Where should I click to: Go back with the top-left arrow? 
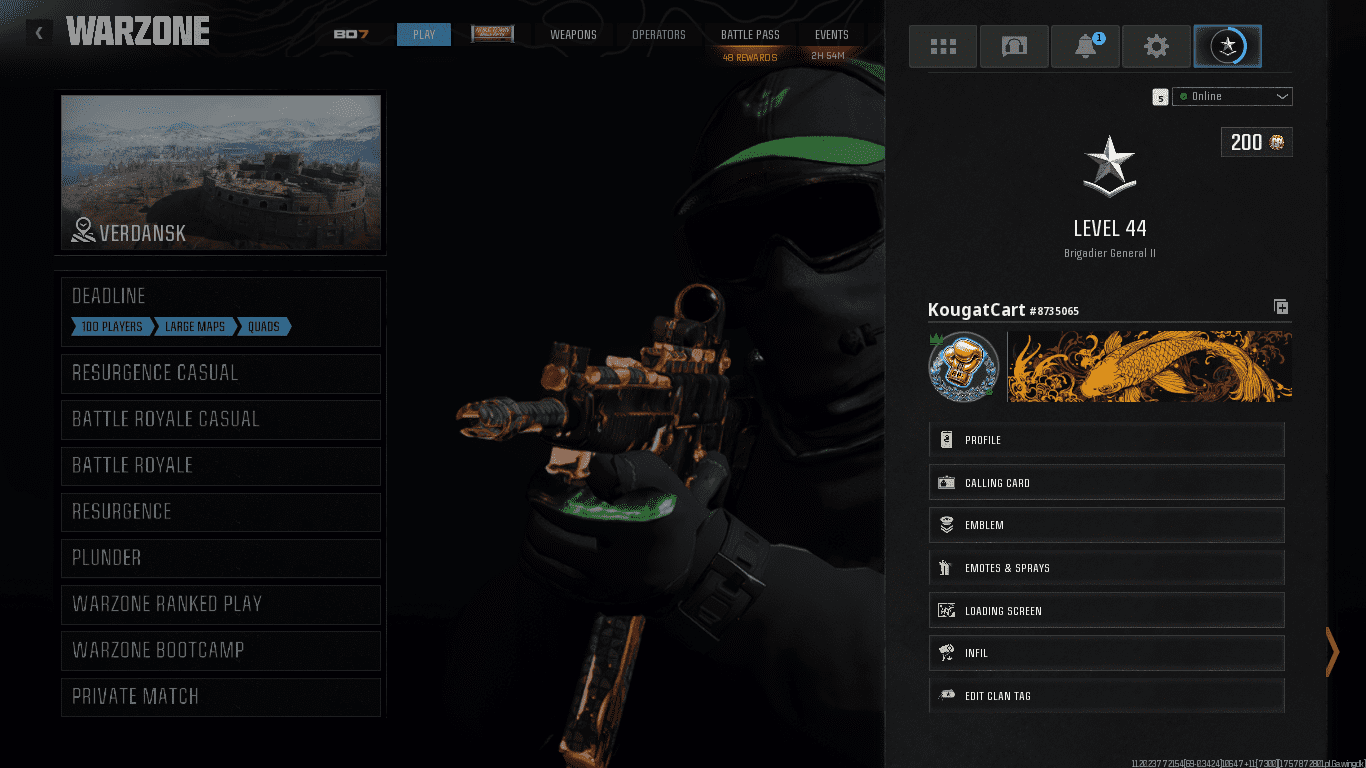39,33
